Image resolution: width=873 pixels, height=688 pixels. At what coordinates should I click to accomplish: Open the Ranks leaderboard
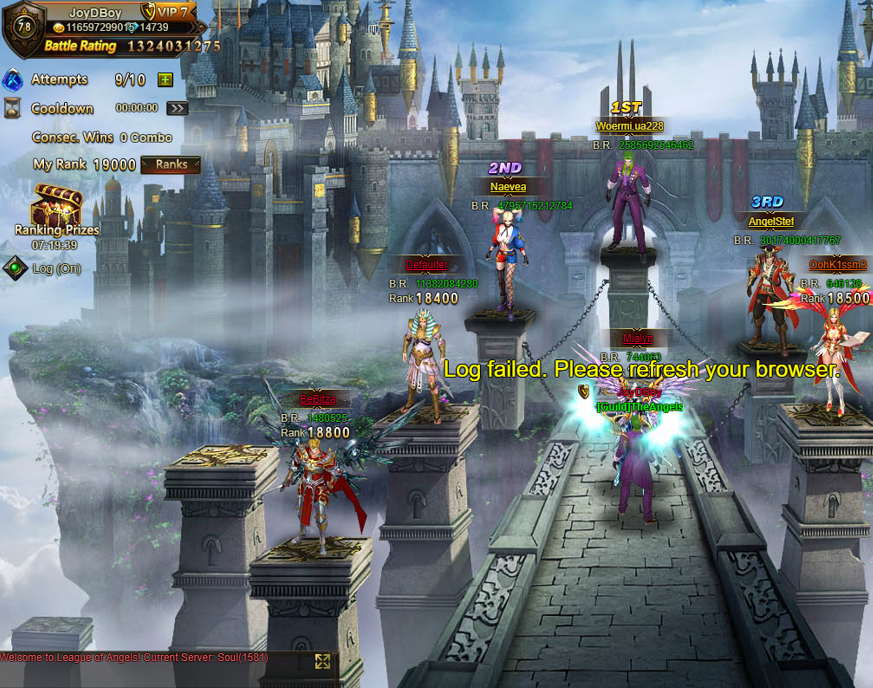coord(170,165)
